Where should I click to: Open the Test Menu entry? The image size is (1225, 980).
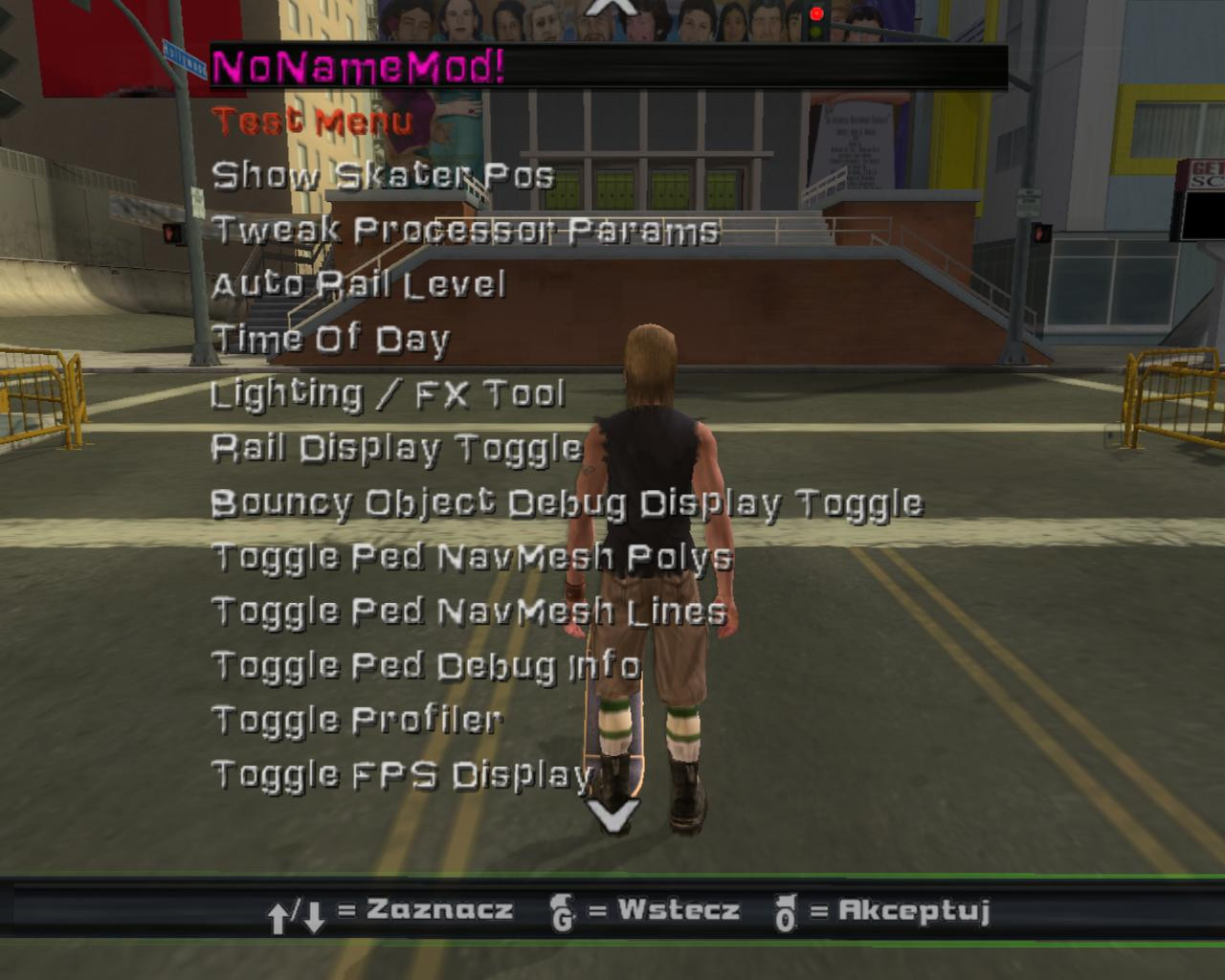pyautogui.click(x=312, y=122)
